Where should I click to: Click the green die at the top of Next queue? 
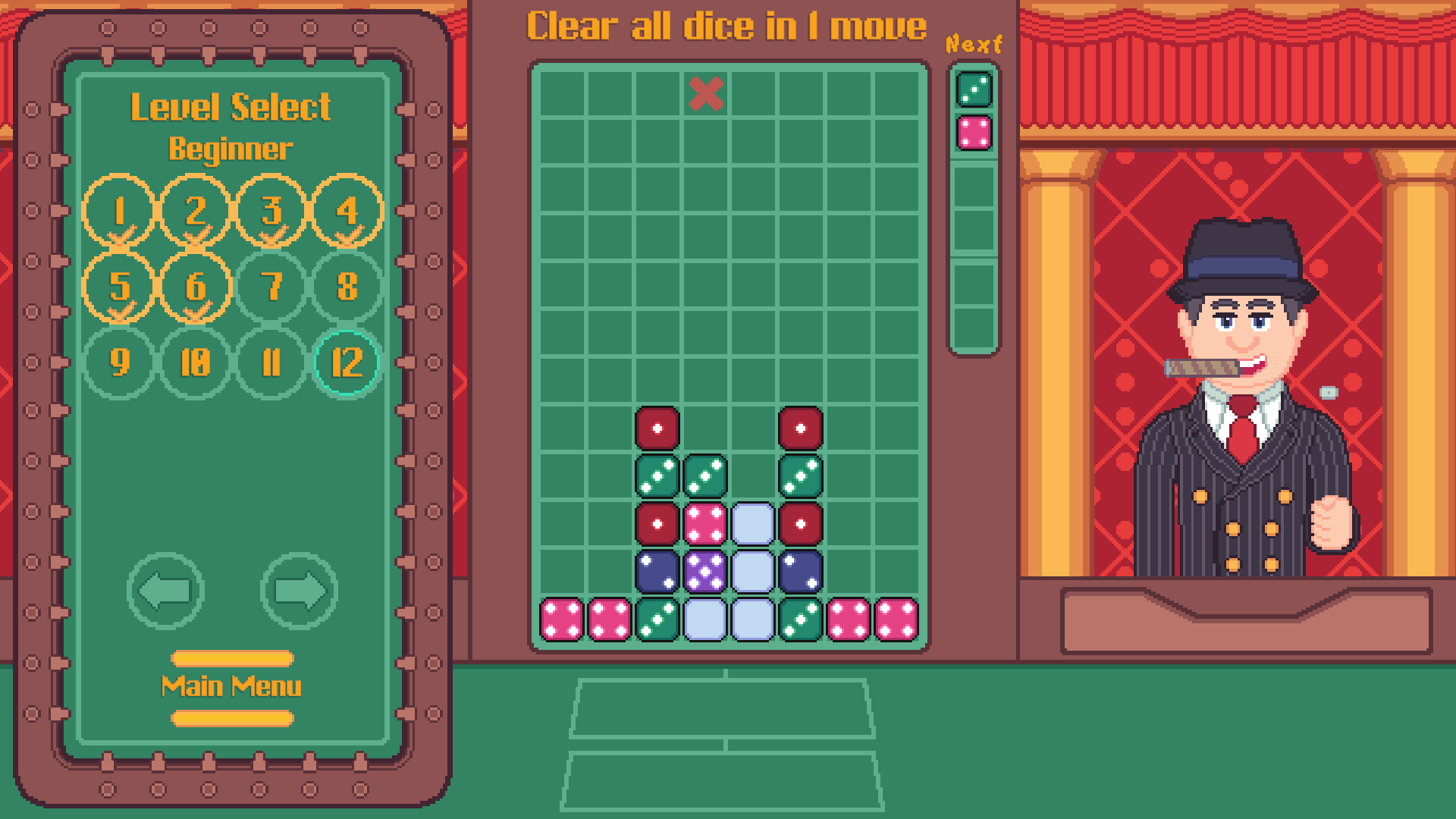974,91
